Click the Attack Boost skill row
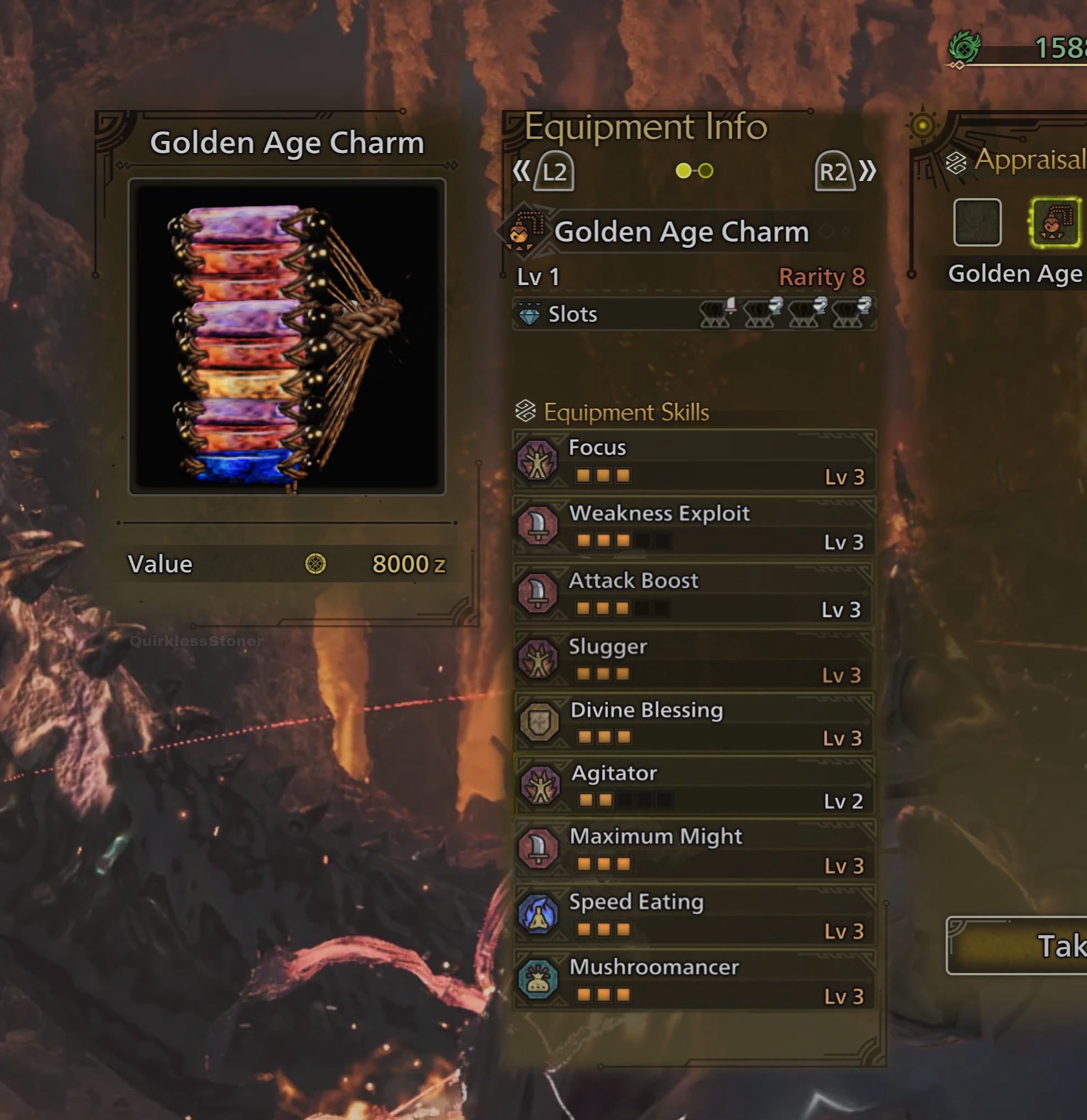1087x1120 pixels. (x=694, y=593)
